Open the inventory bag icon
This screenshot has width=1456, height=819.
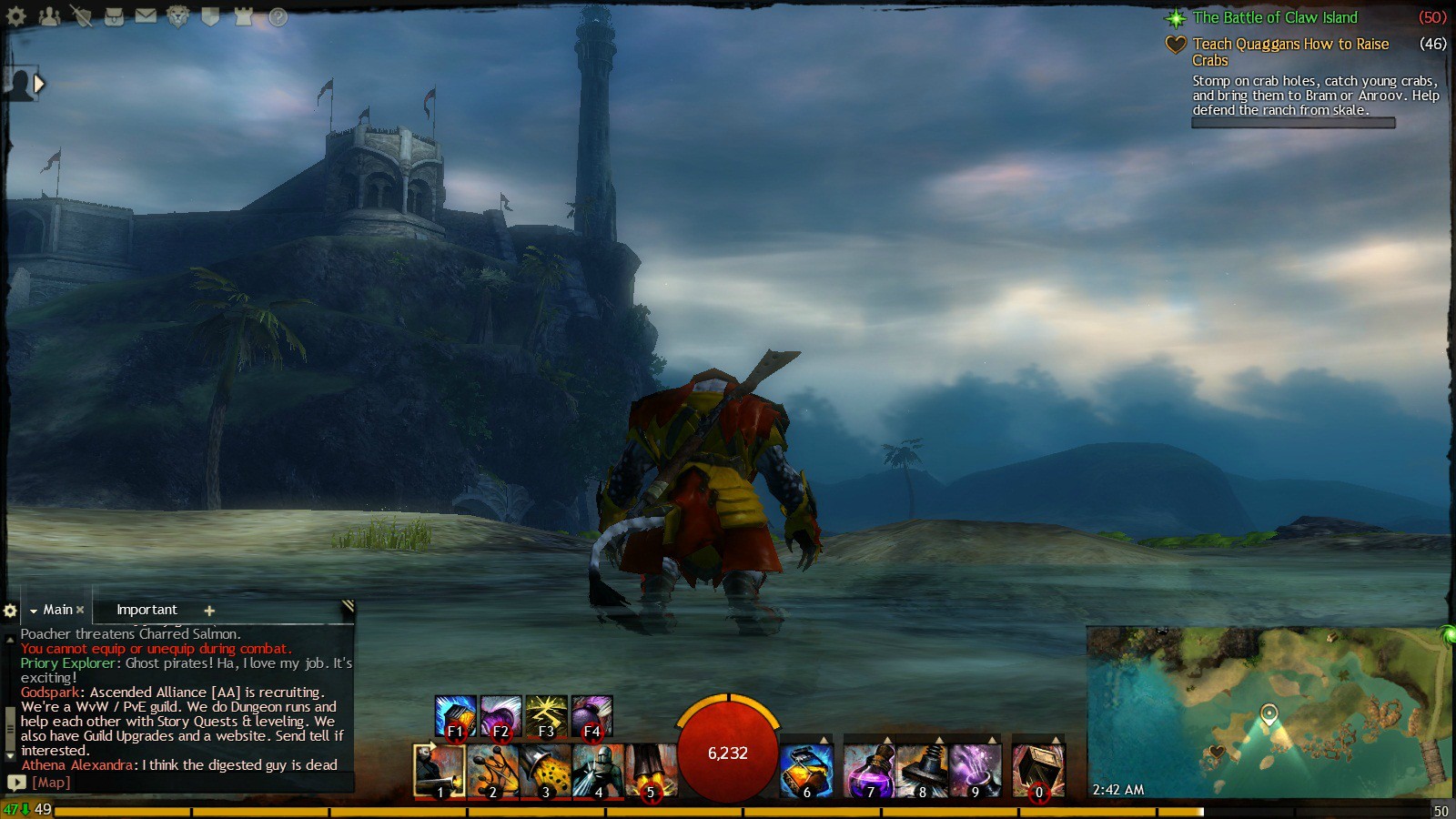pos(114,15)
